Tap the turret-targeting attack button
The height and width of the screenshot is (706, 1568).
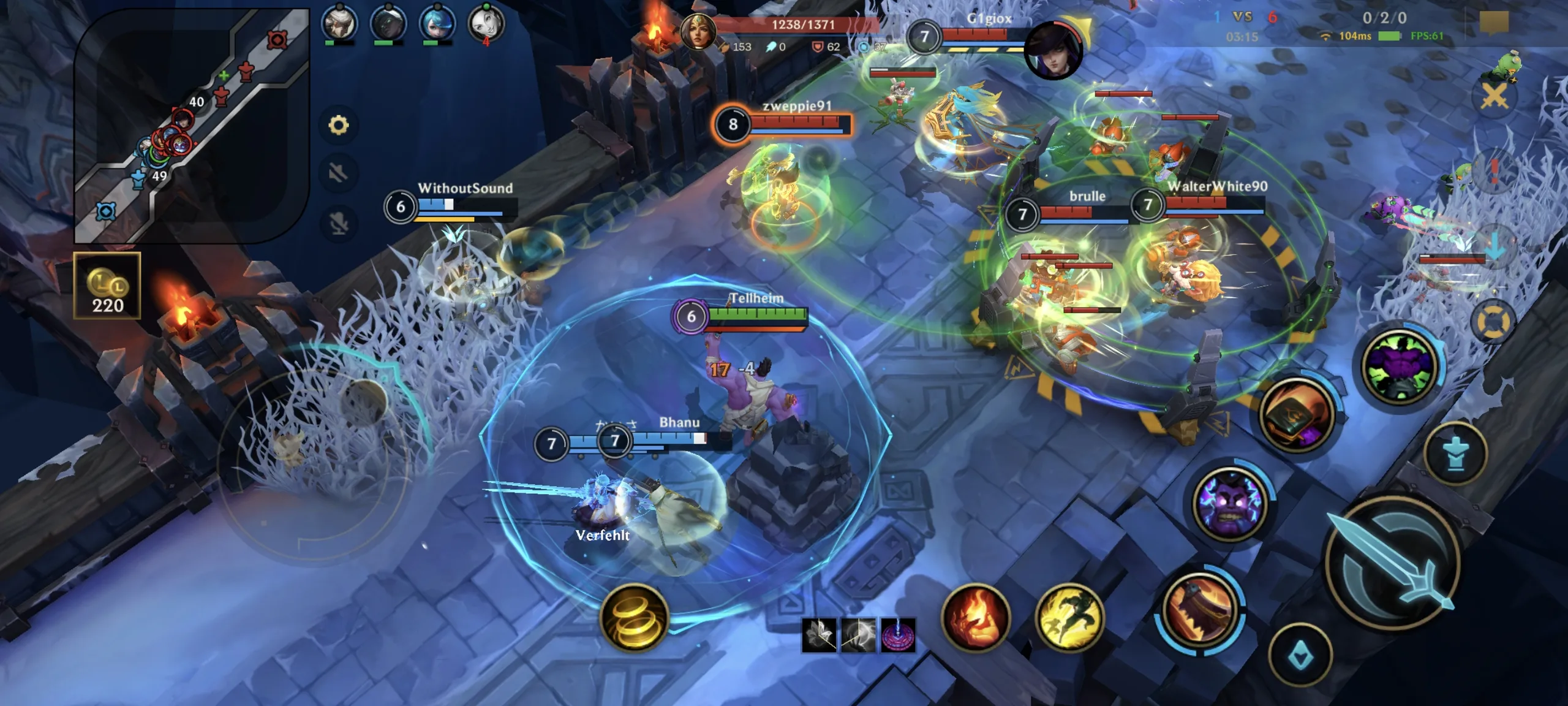point(1456,454)
